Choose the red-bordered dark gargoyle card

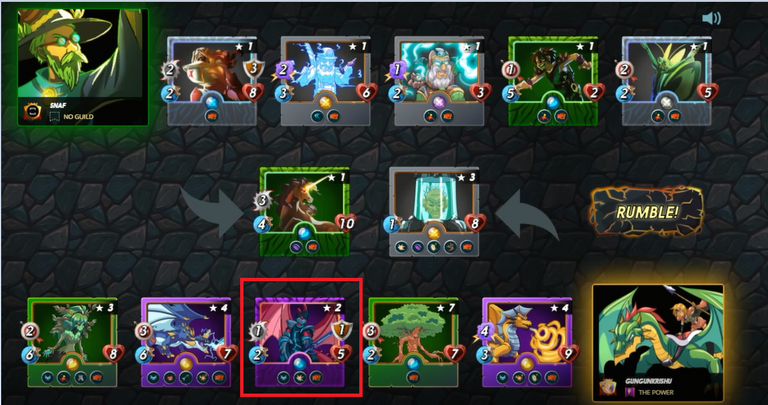[301, 342]
